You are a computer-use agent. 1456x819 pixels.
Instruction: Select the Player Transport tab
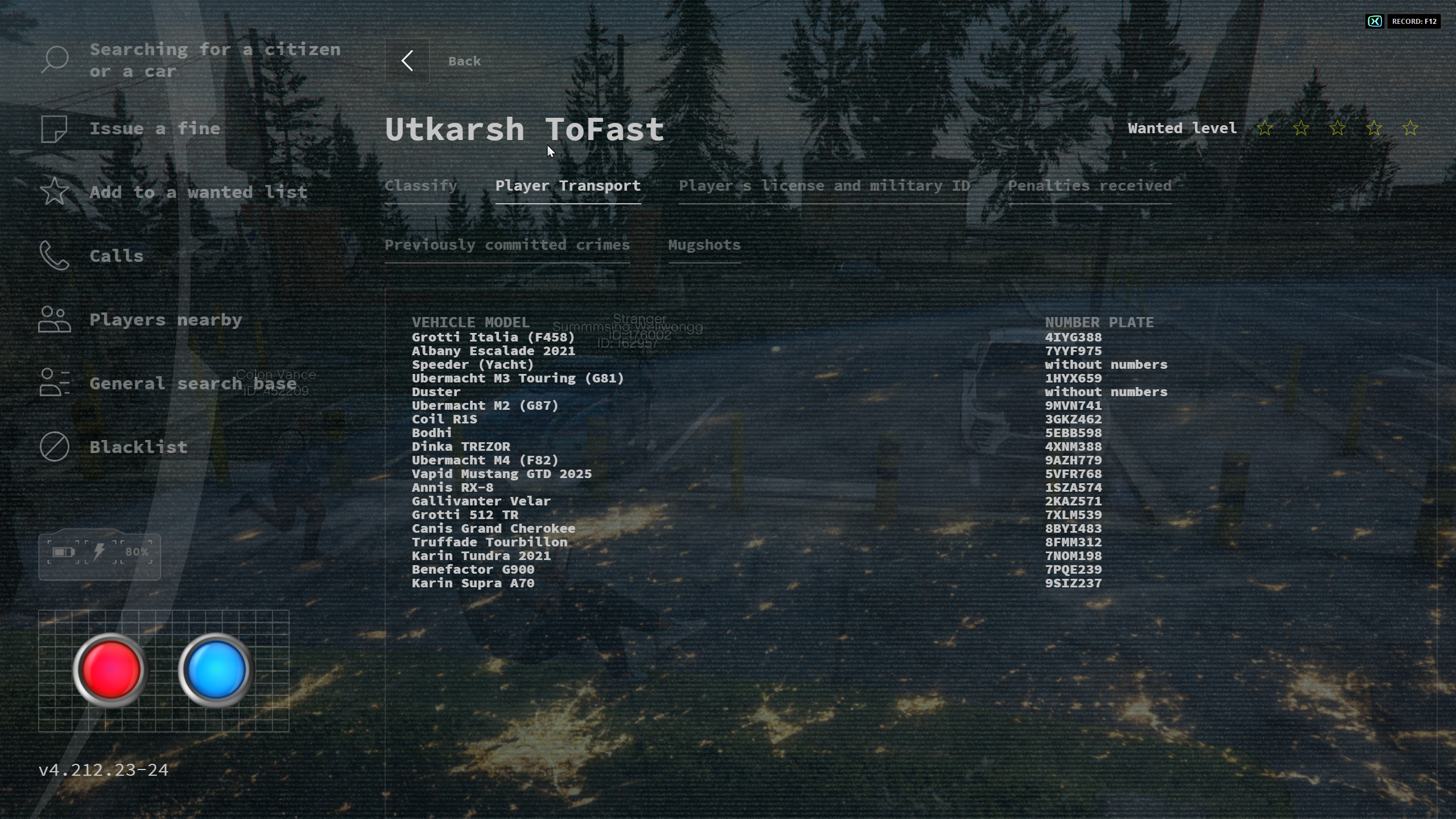[x=567, y=186]
